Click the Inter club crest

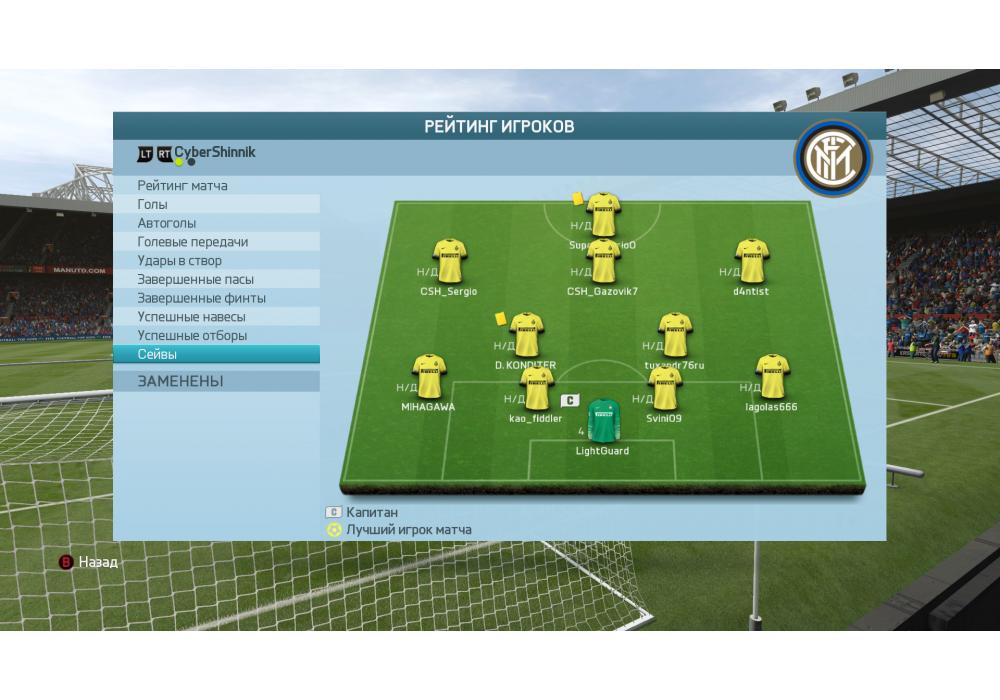(x=834, y=160)
